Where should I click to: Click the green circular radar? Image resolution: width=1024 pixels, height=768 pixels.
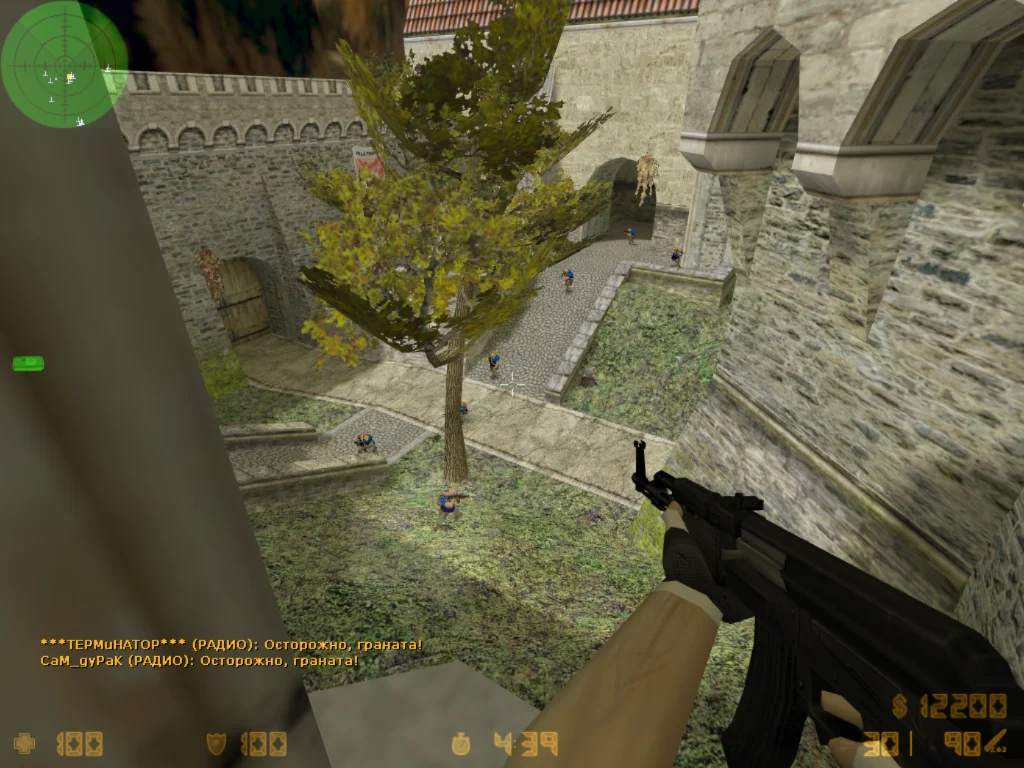(x=64, y=64)
